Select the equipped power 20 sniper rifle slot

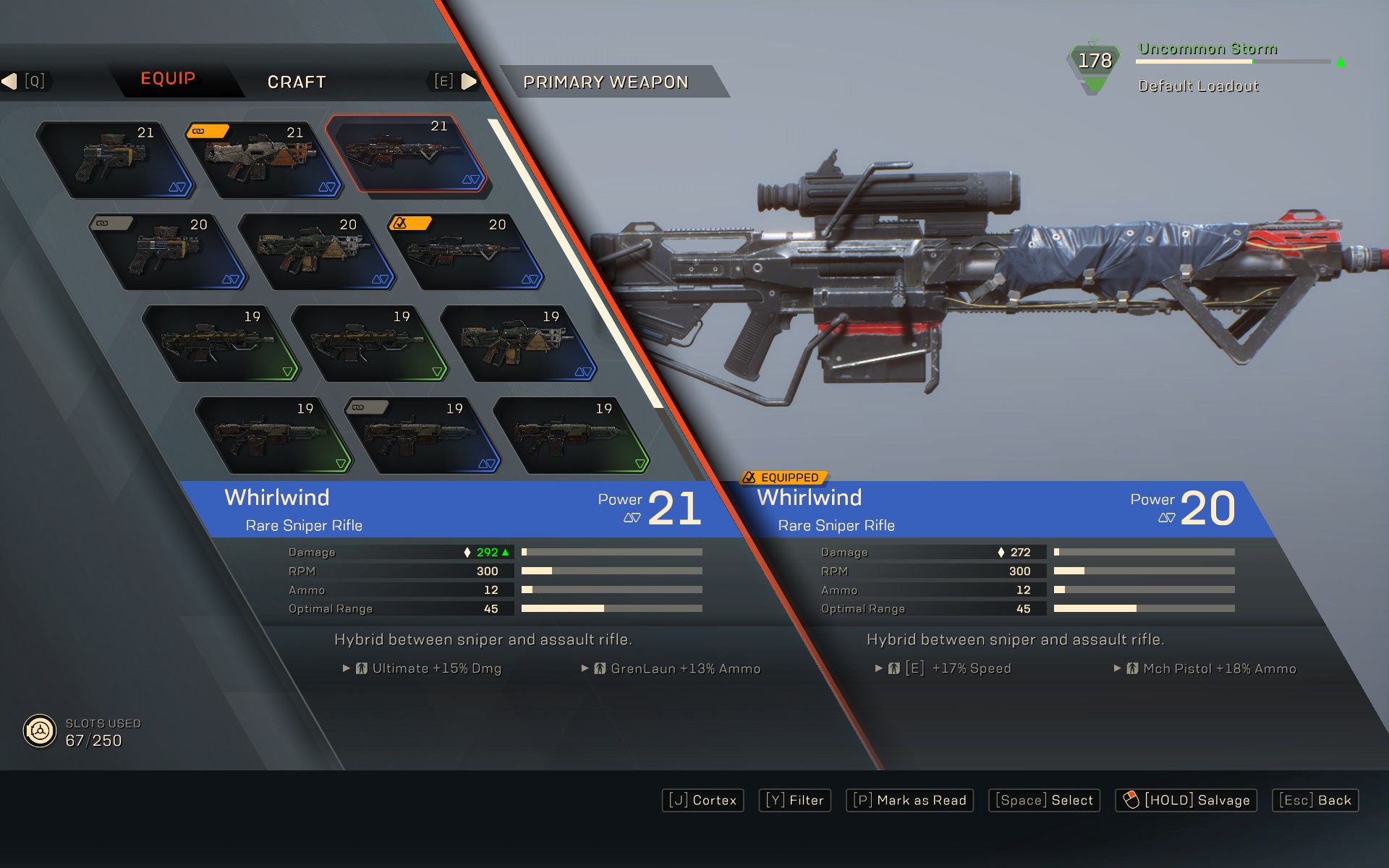[x=464, y=252]
